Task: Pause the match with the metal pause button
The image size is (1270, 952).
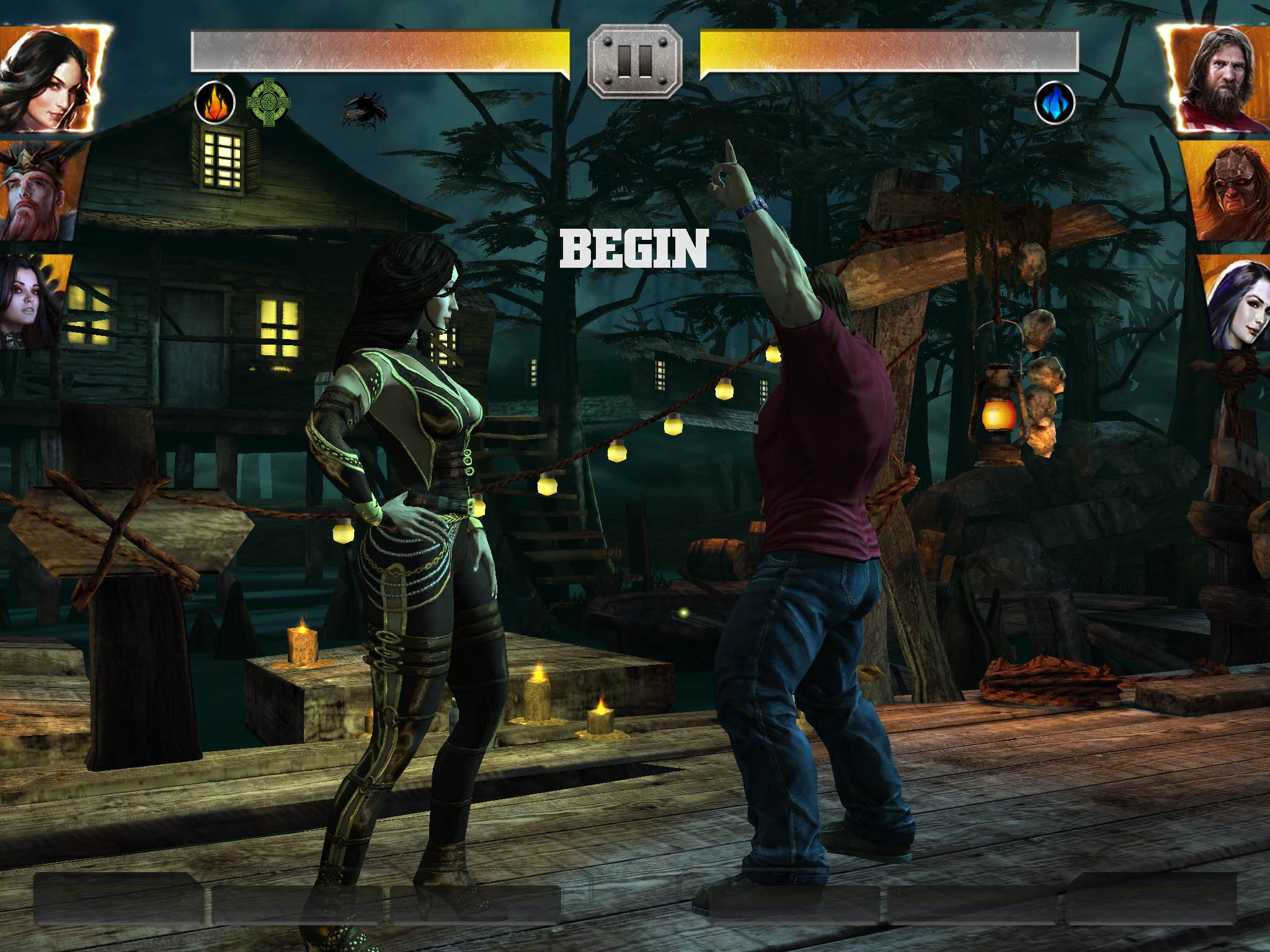Action: (x=634, y=61)
